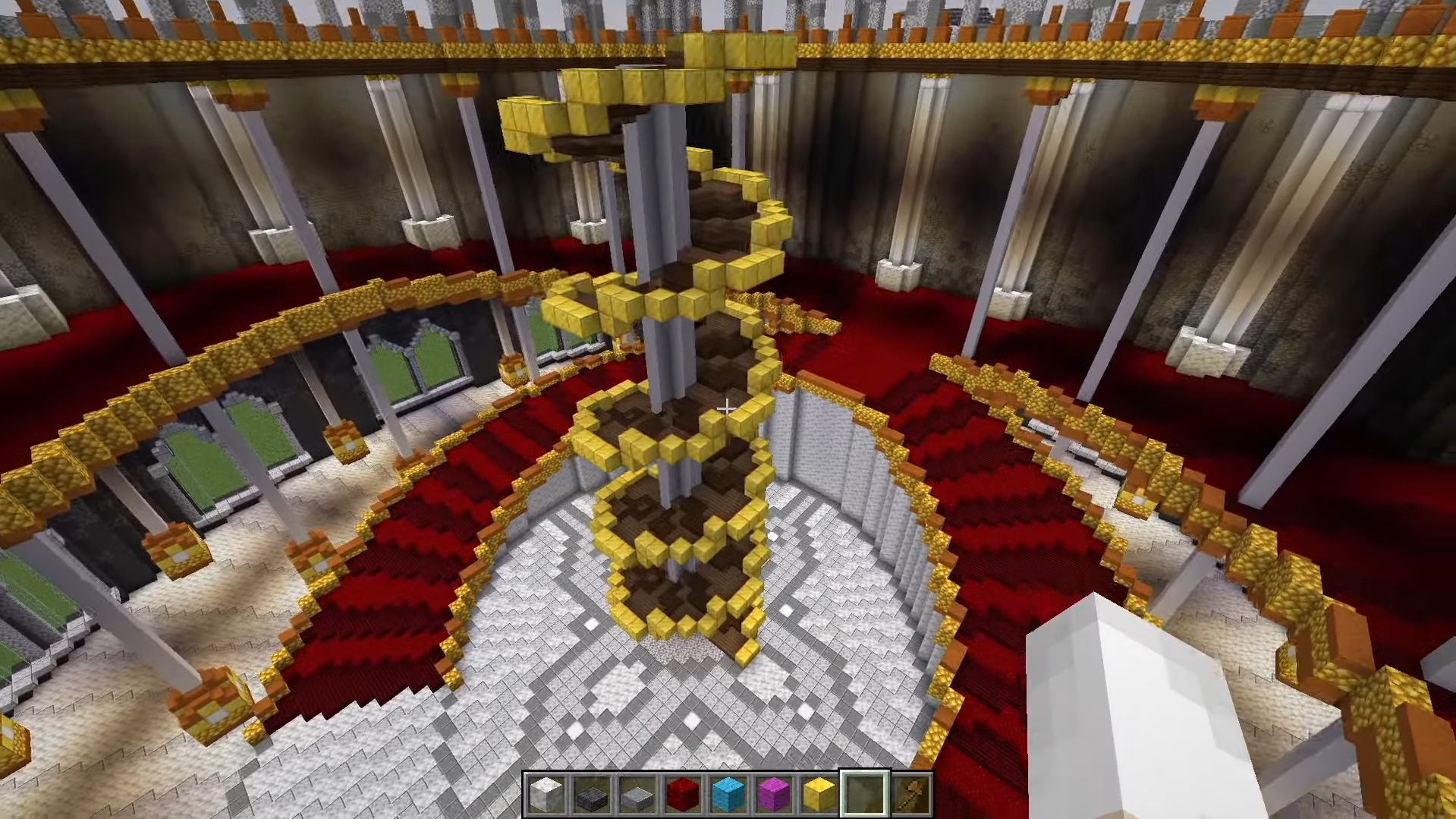Viewport: 1456px width, 819px height.
Task: Select the dark stone slab hotbar item
Action: click(x=592, y=794)
